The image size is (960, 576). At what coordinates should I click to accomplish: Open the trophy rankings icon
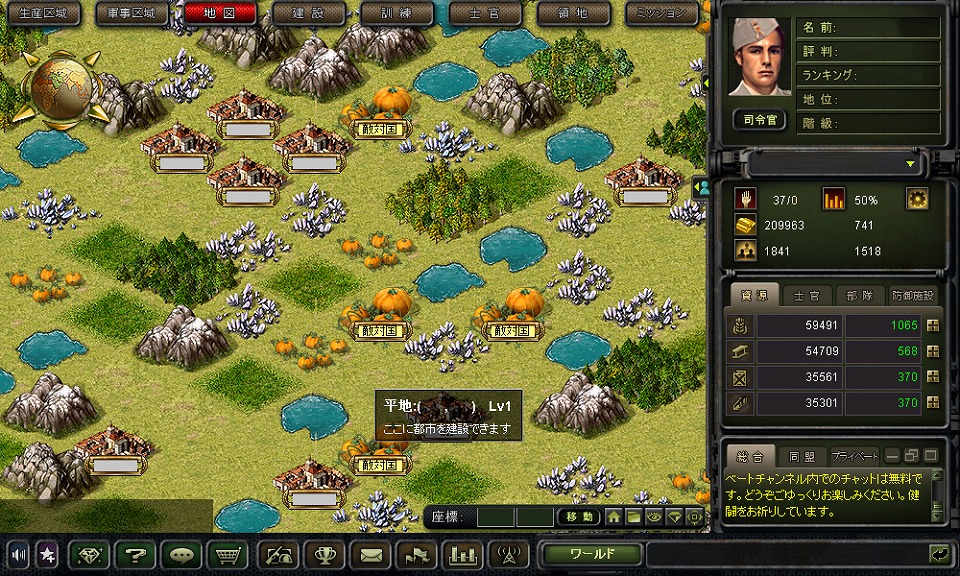(324, 554)
